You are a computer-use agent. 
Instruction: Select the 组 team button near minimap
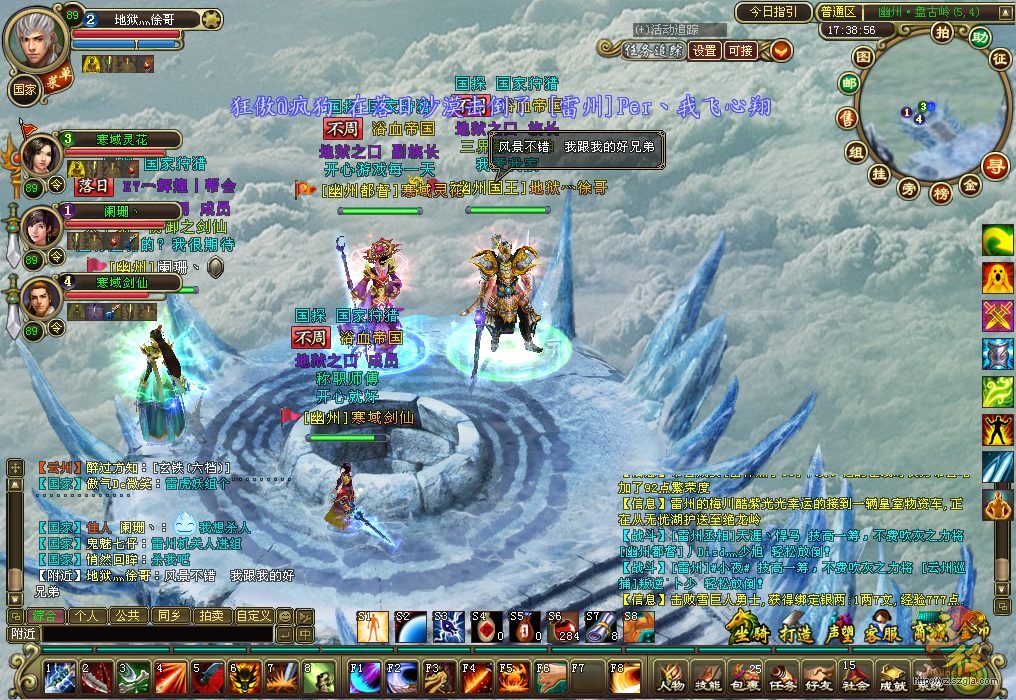[x=855, y=152]
